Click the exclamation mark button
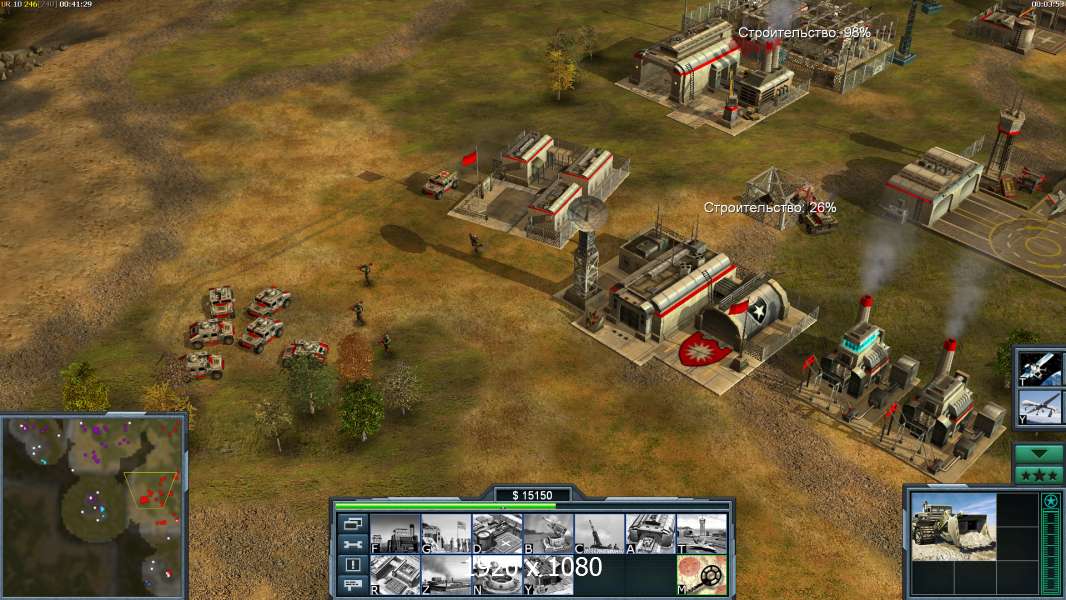This screenshot has width=1066, height=600. pyautogui.click(x=352, y=565)
